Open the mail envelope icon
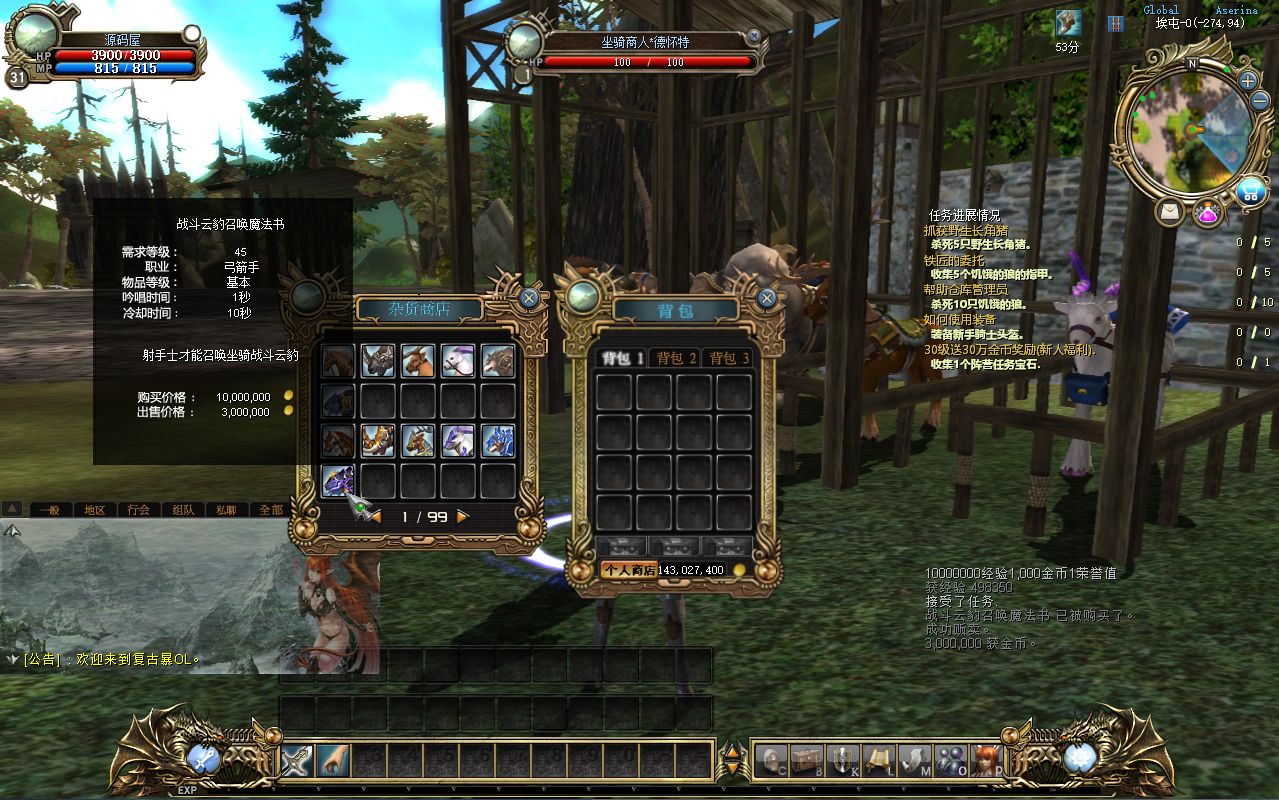 tap(1169, 211)
